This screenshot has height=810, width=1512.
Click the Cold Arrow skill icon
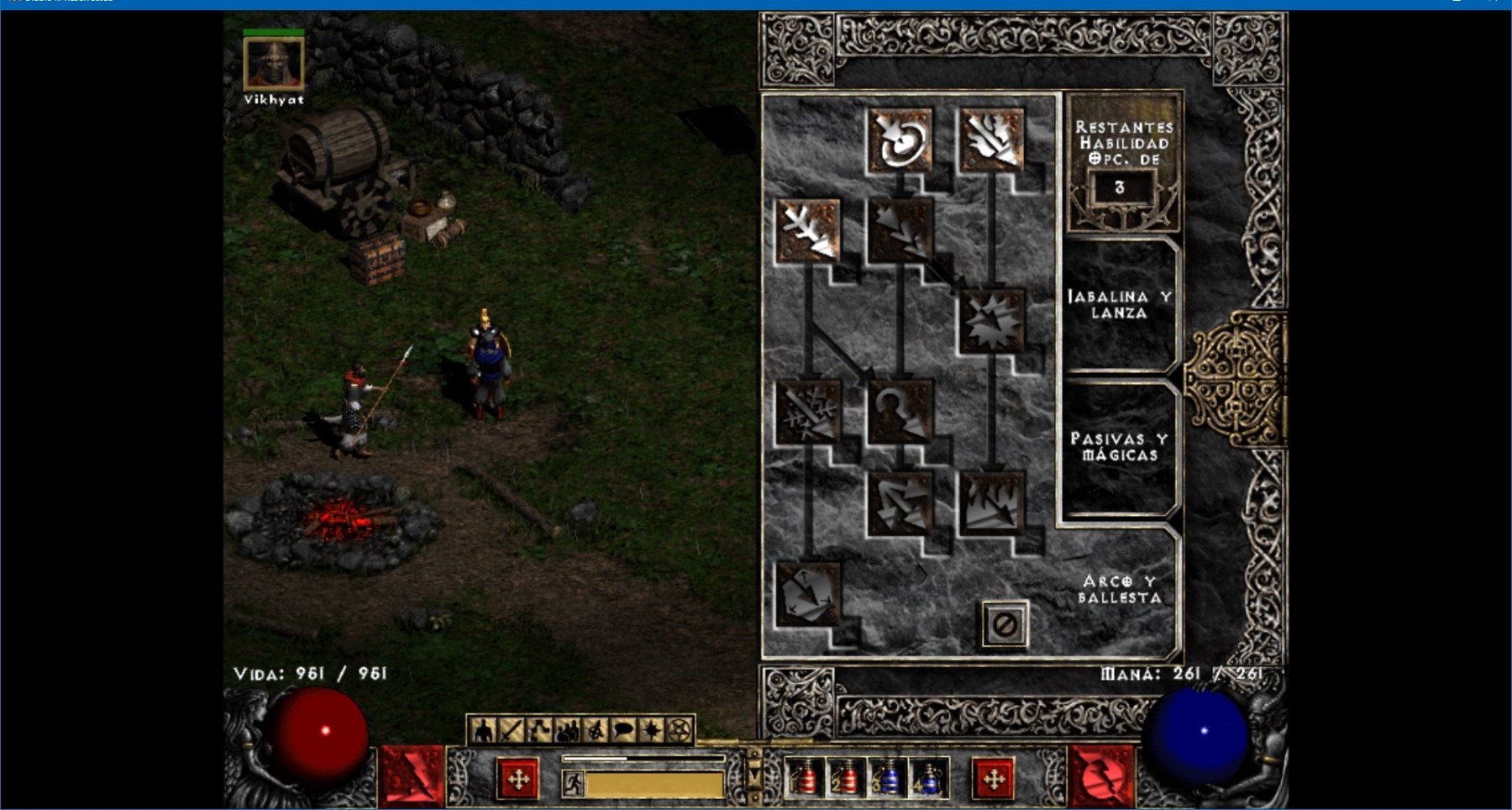point(808,230)
